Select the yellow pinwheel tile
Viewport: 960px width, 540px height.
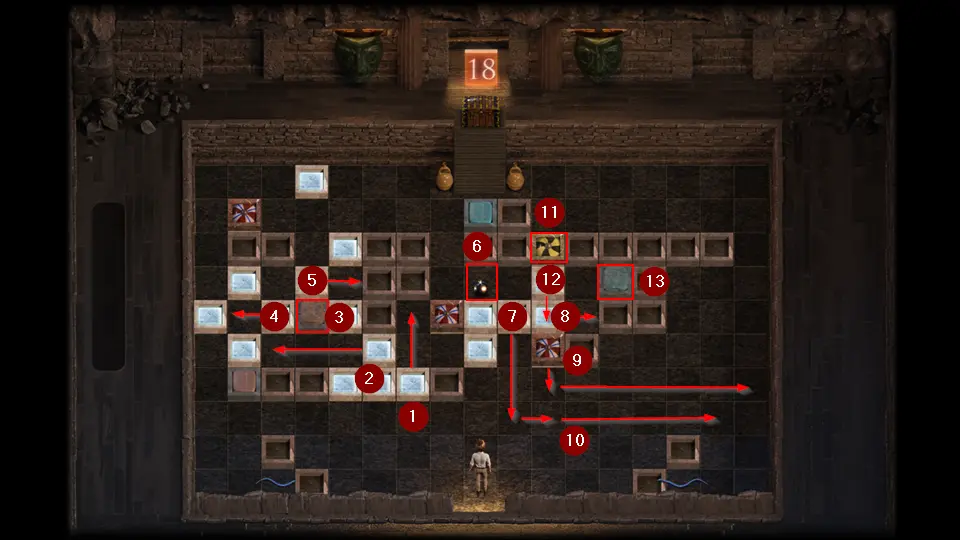549,247
